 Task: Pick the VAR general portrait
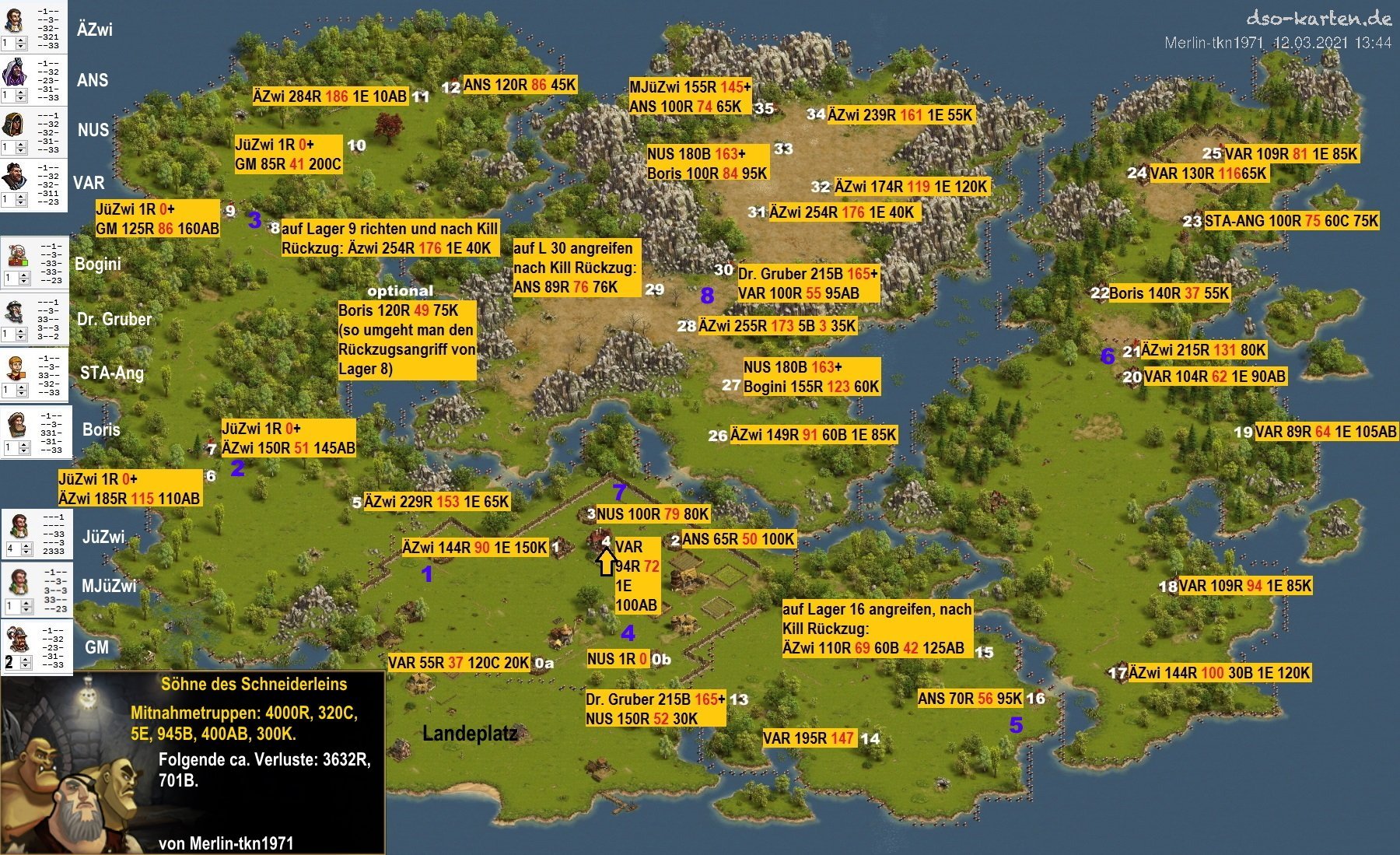pos(14,176)
